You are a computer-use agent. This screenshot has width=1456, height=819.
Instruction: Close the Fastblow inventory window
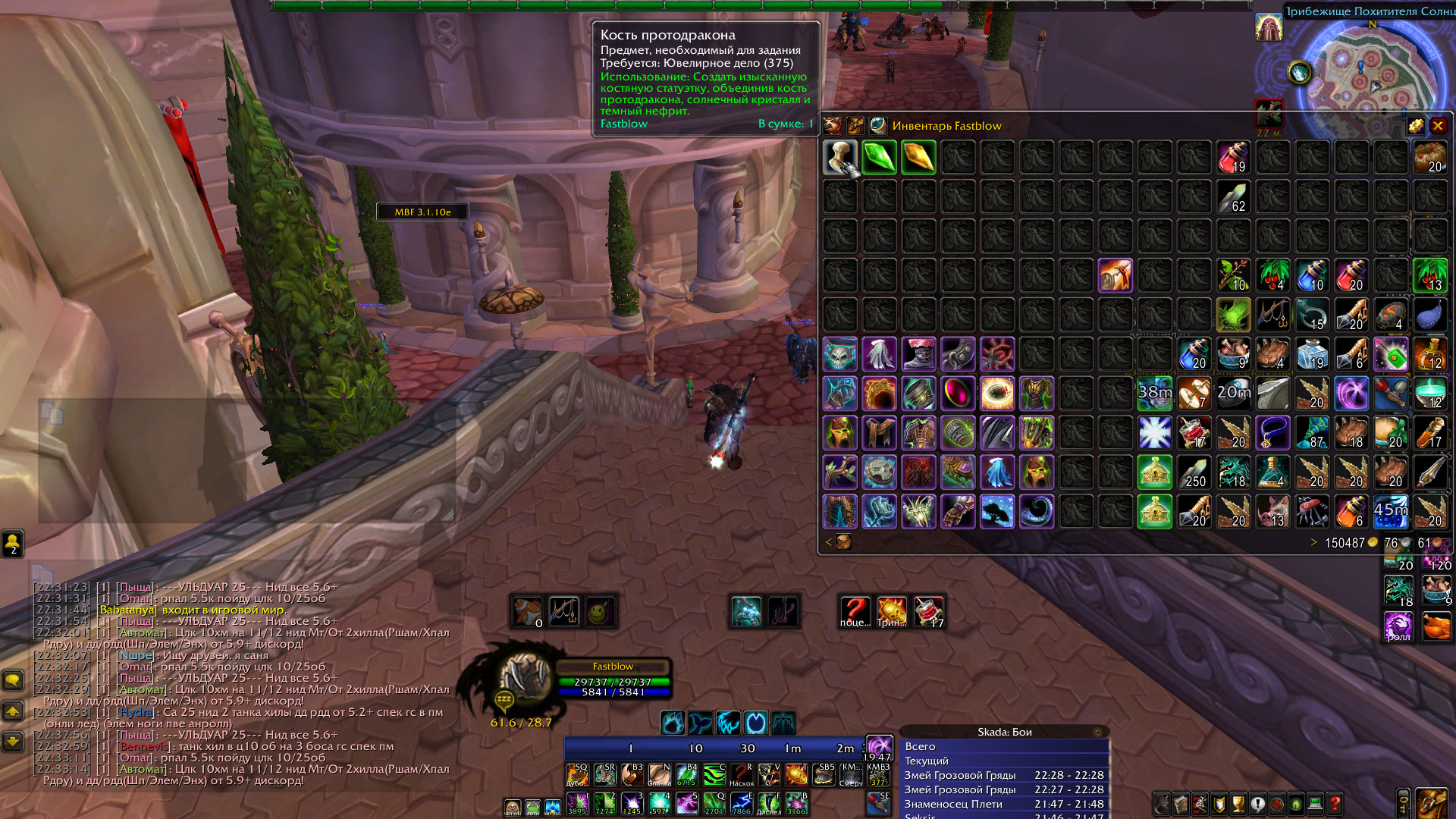coord(1438,126)
